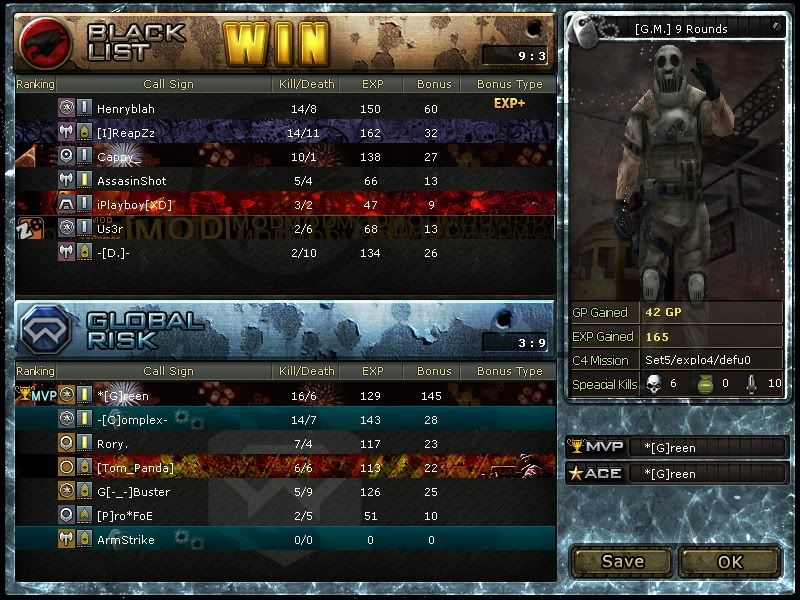Confirm results with the OK button
This screenshot has height=600, width=800.
730,561
